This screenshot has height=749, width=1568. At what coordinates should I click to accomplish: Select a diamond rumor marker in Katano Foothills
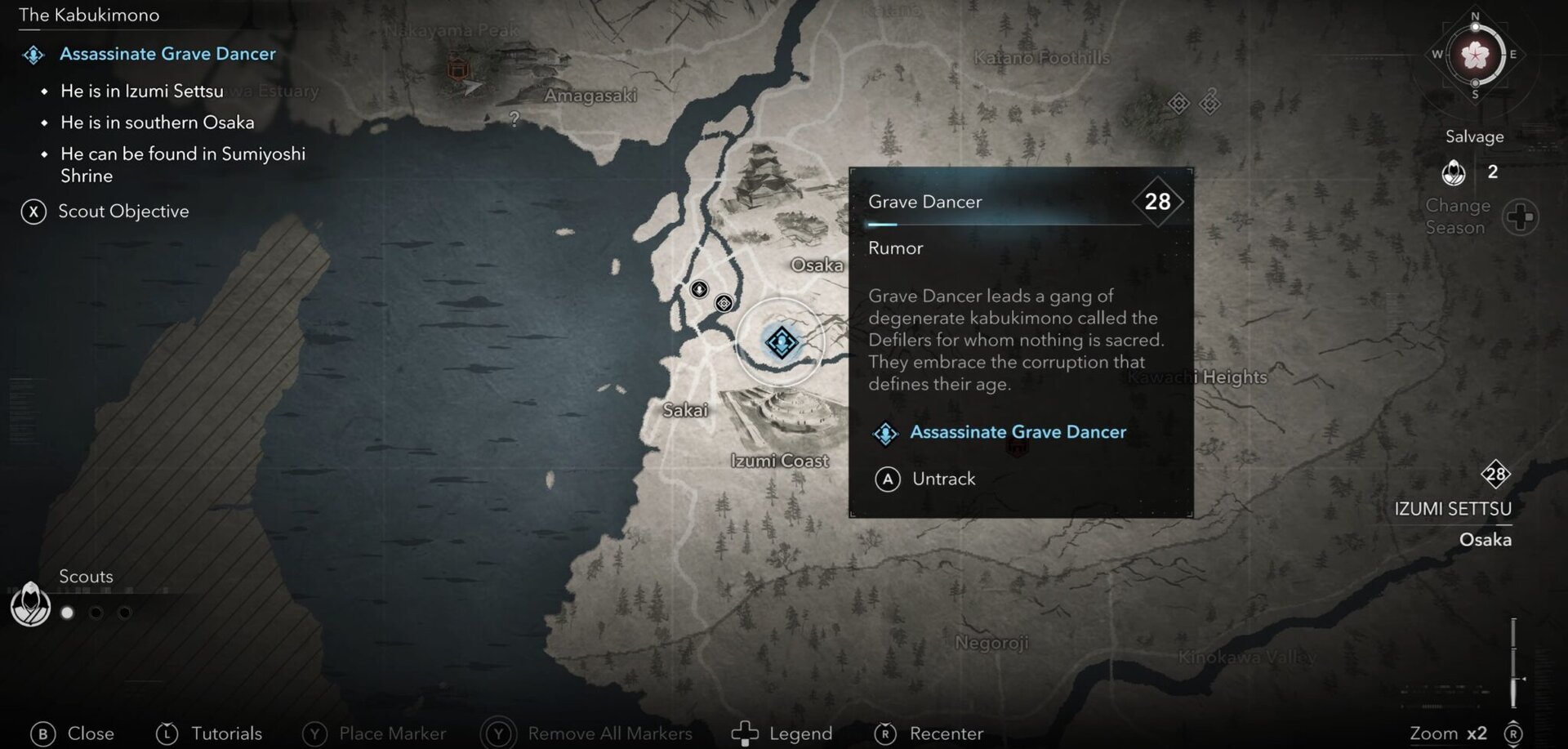pyautogui.click(x=1178, y=103)
